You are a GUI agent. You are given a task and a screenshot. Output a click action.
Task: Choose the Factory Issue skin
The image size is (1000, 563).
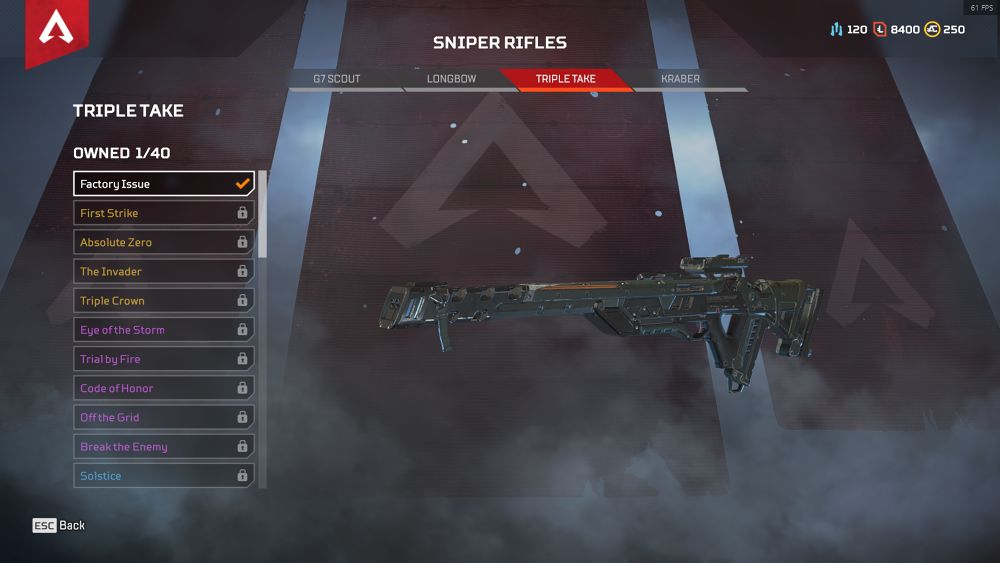[164, 184]
